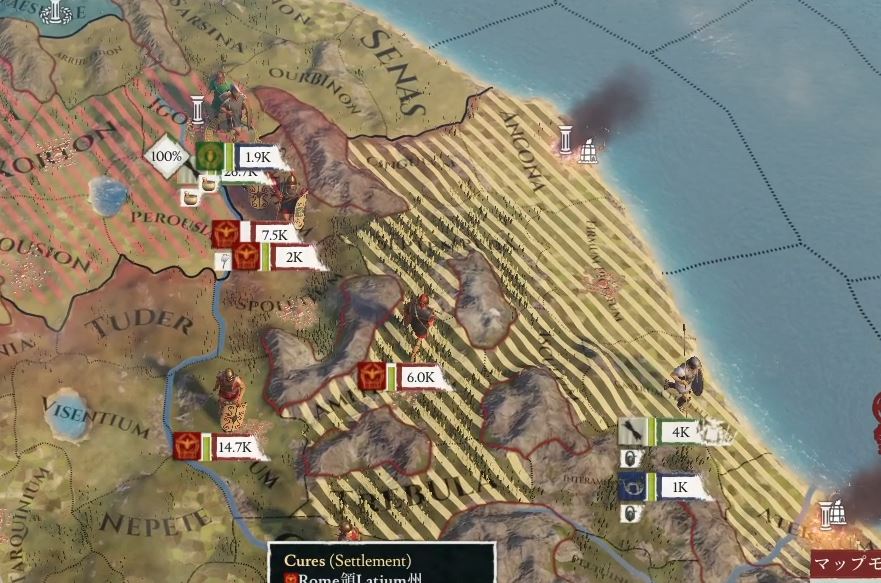881x583 pixels.
Task: Open the マップモ map mode panel
Action: pos(846,565)
